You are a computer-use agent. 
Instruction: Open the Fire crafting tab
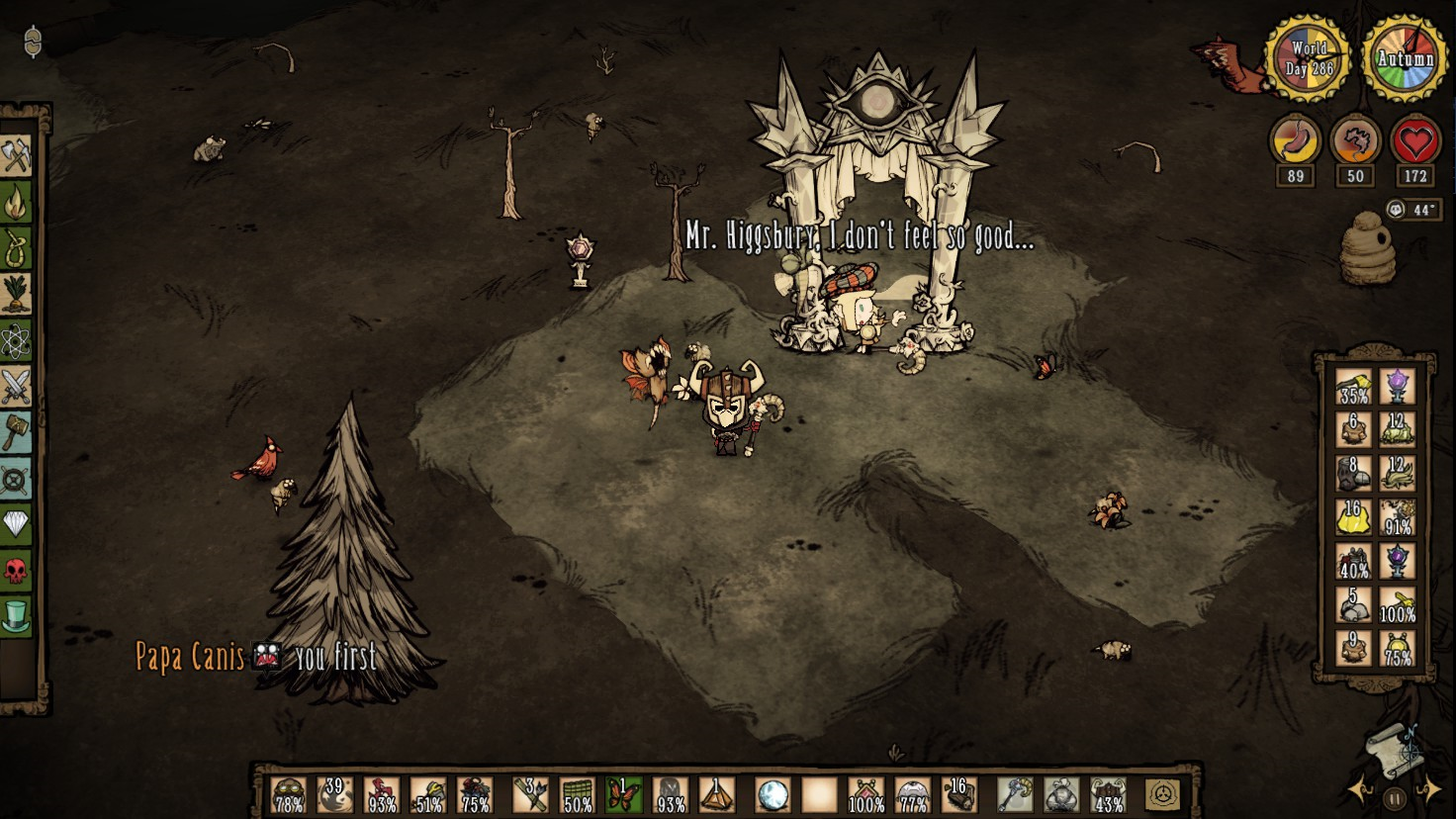pyautogui.click(x=17, y=203)
